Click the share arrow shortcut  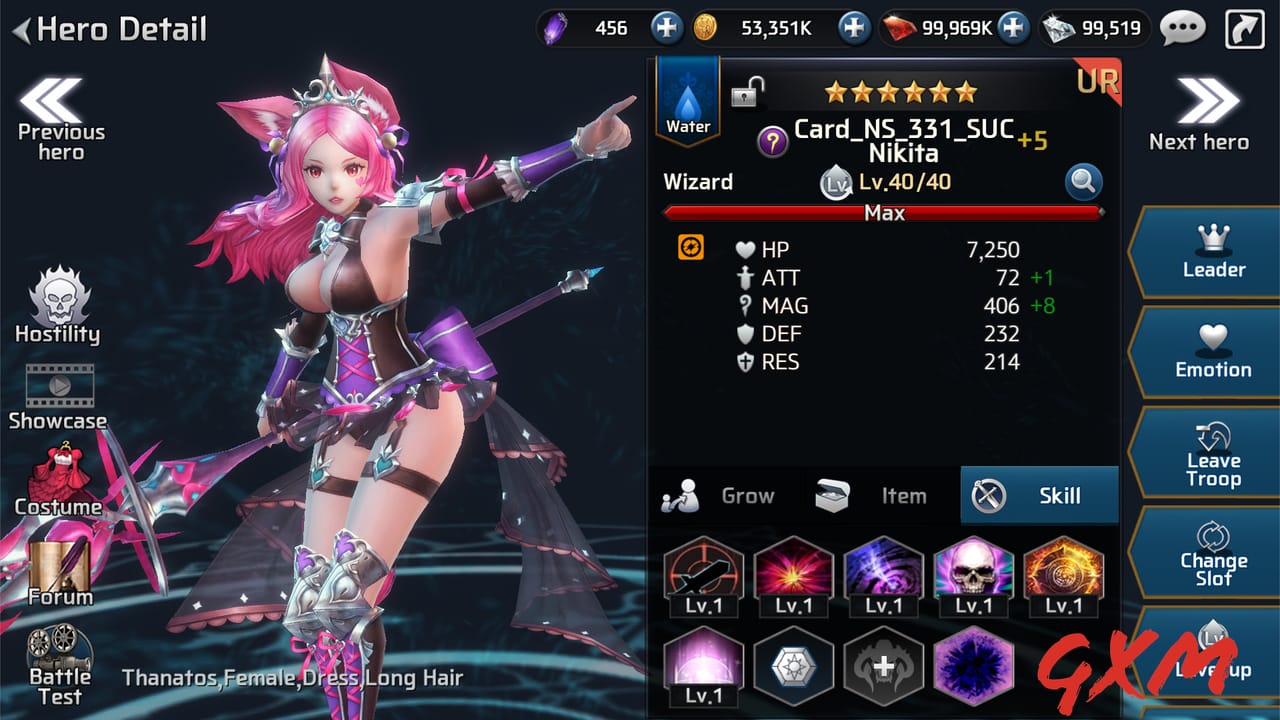coord(1243,27)
